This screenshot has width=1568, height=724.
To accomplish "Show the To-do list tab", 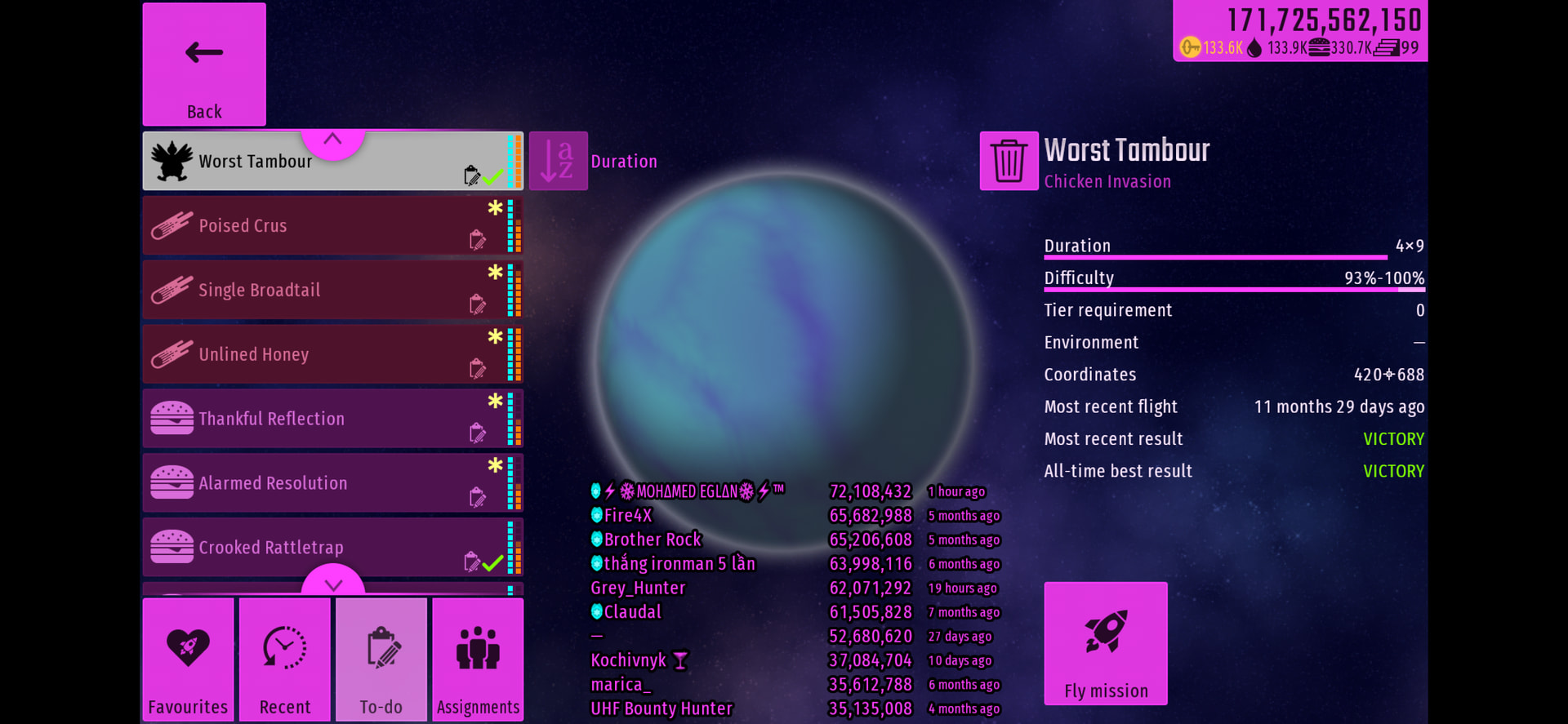I will (x=381, y=660).
